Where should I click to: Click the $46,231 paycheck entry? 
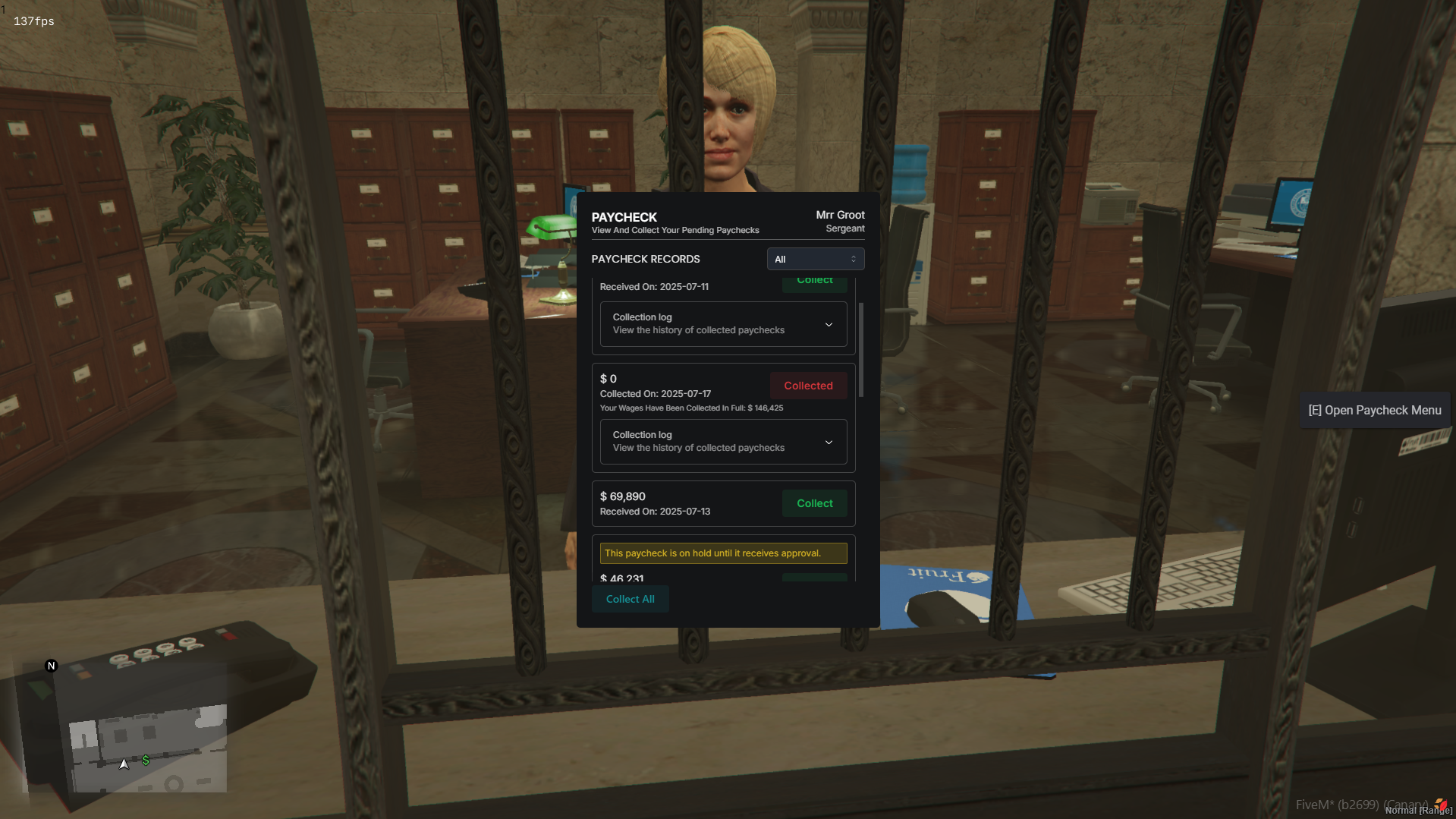(622, 578)
